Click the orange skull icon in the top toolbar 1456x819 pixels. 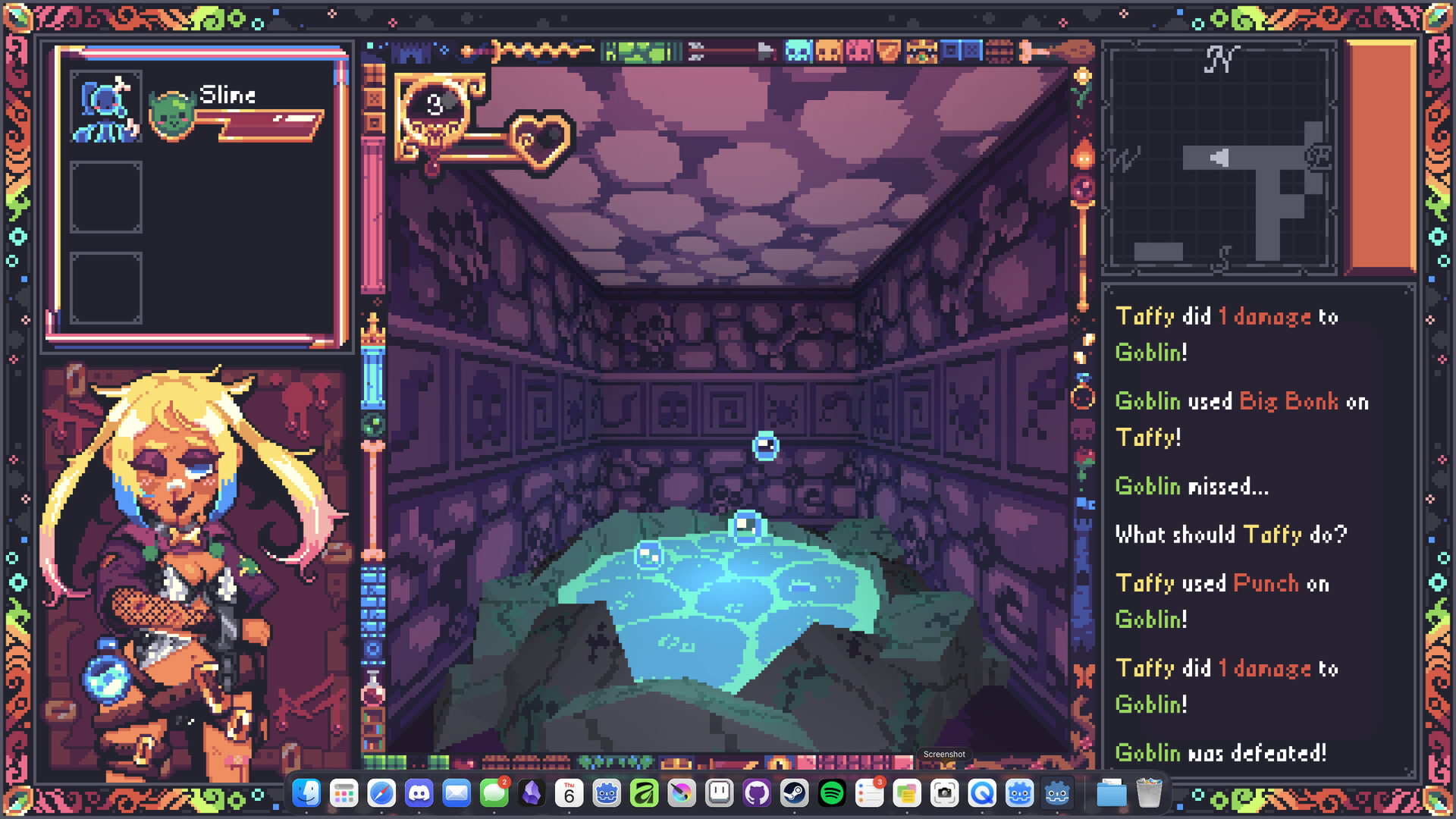[828, 52]
